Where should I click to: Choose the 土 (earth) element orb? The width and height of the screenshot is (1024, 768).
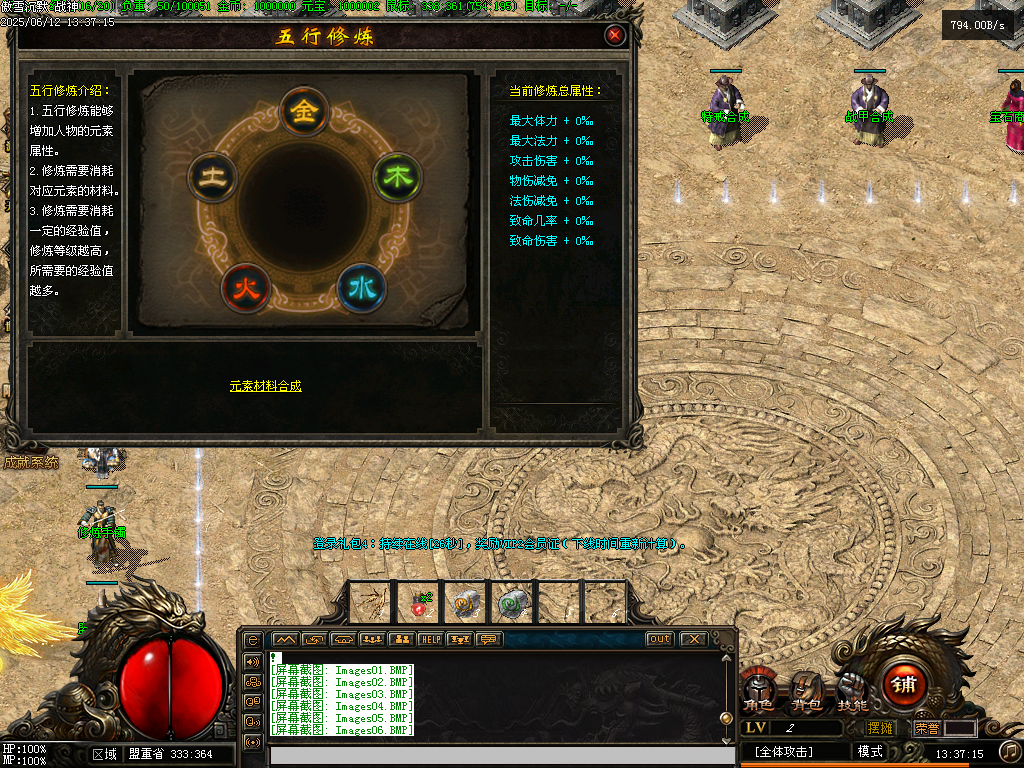pyautogui.click(x=212, y=178)
